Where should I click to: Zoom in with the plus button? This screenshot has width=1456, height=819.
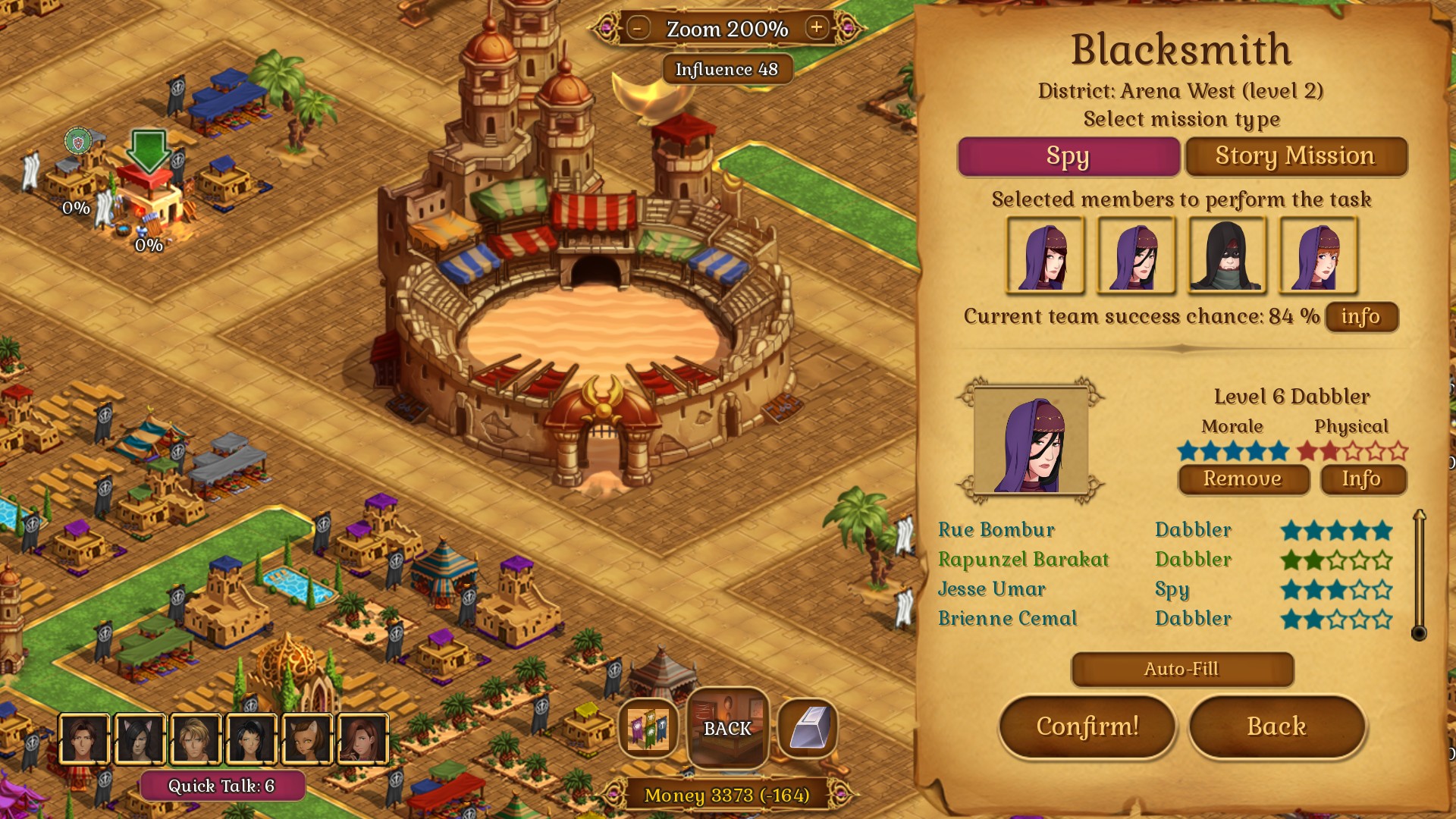coord(817,28)
